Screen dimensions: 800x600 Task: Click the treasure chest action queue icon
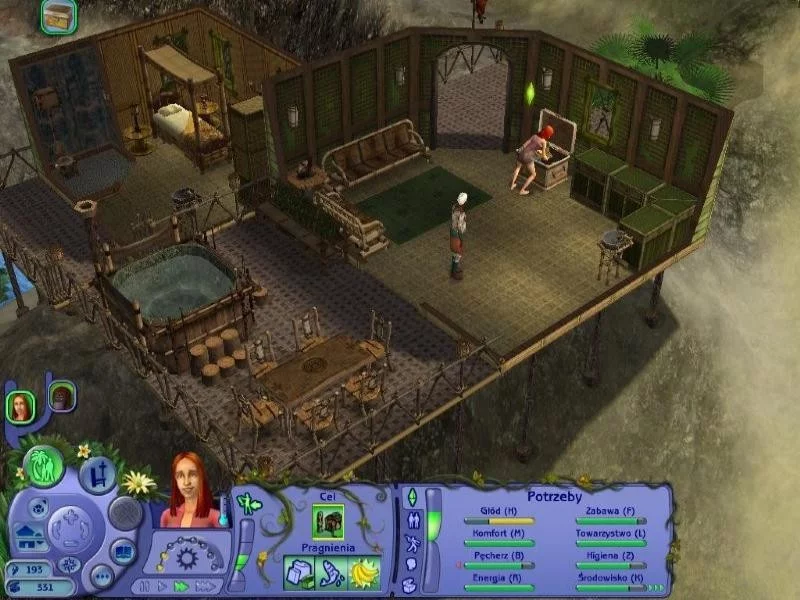tap(58, 15)
